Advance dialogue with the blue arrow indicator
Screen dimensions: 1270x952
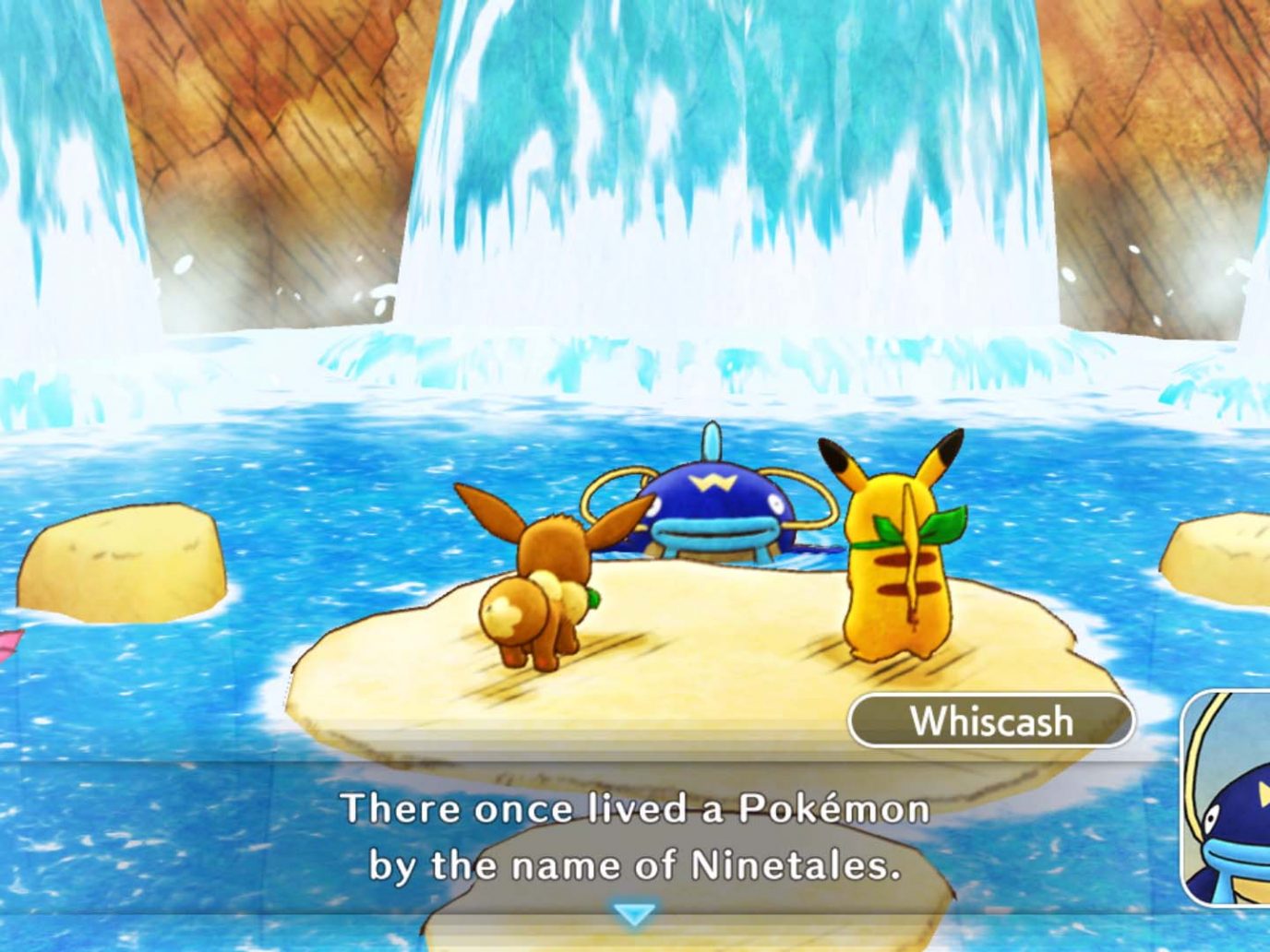[634, 913]
